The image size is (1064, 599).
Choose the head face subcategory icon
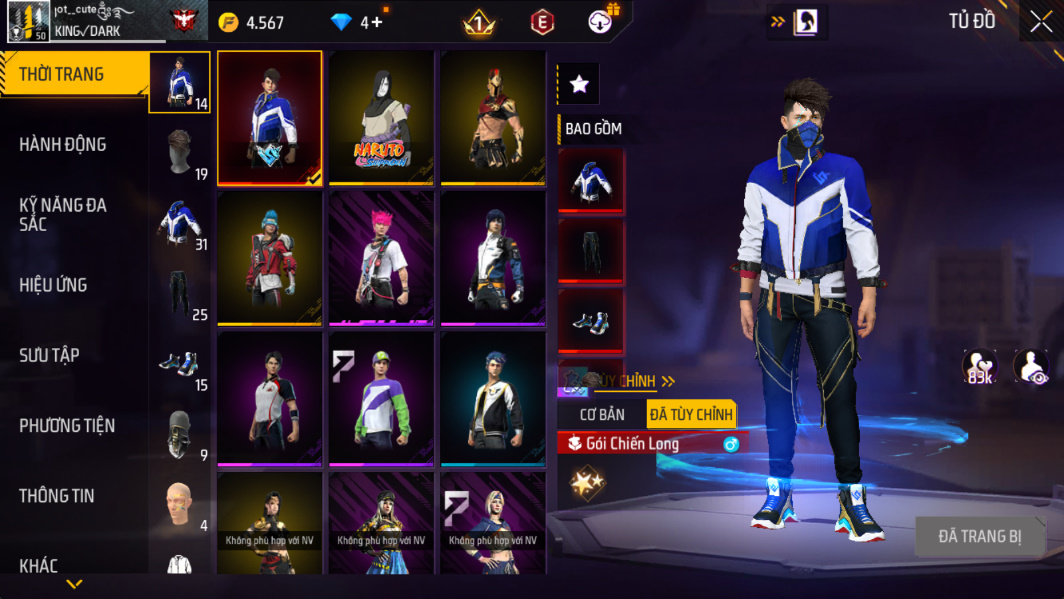coord(179,505)
